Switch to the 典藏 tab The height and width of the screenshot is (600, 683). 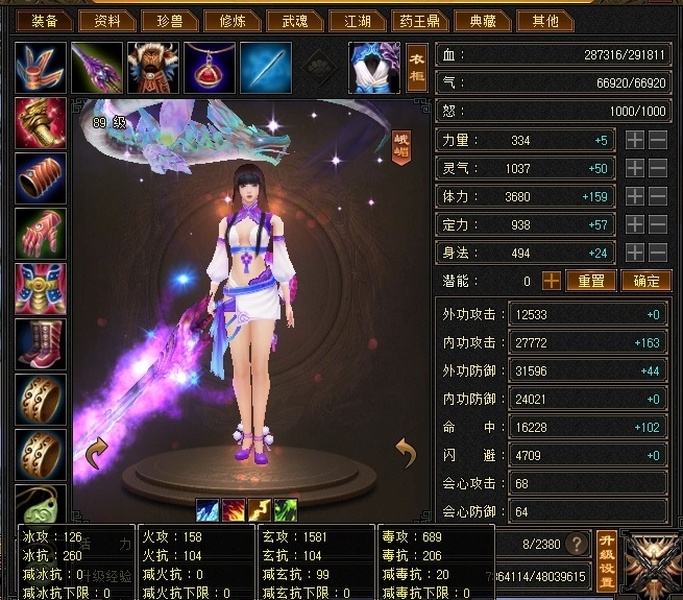[483, 20]
